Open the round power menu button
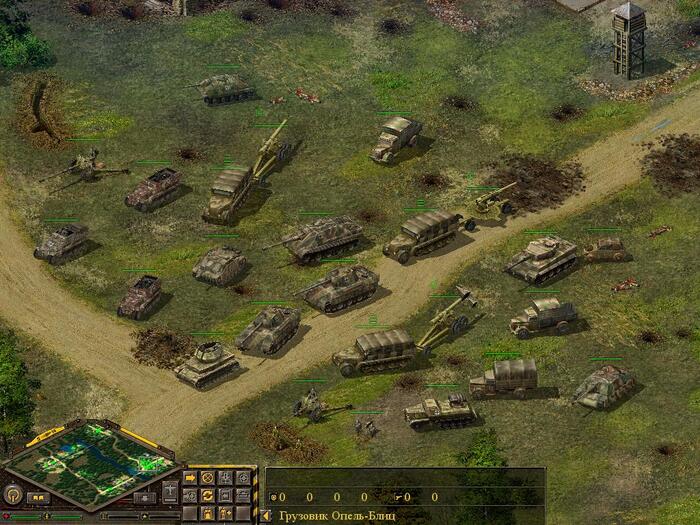 [13, 494]
